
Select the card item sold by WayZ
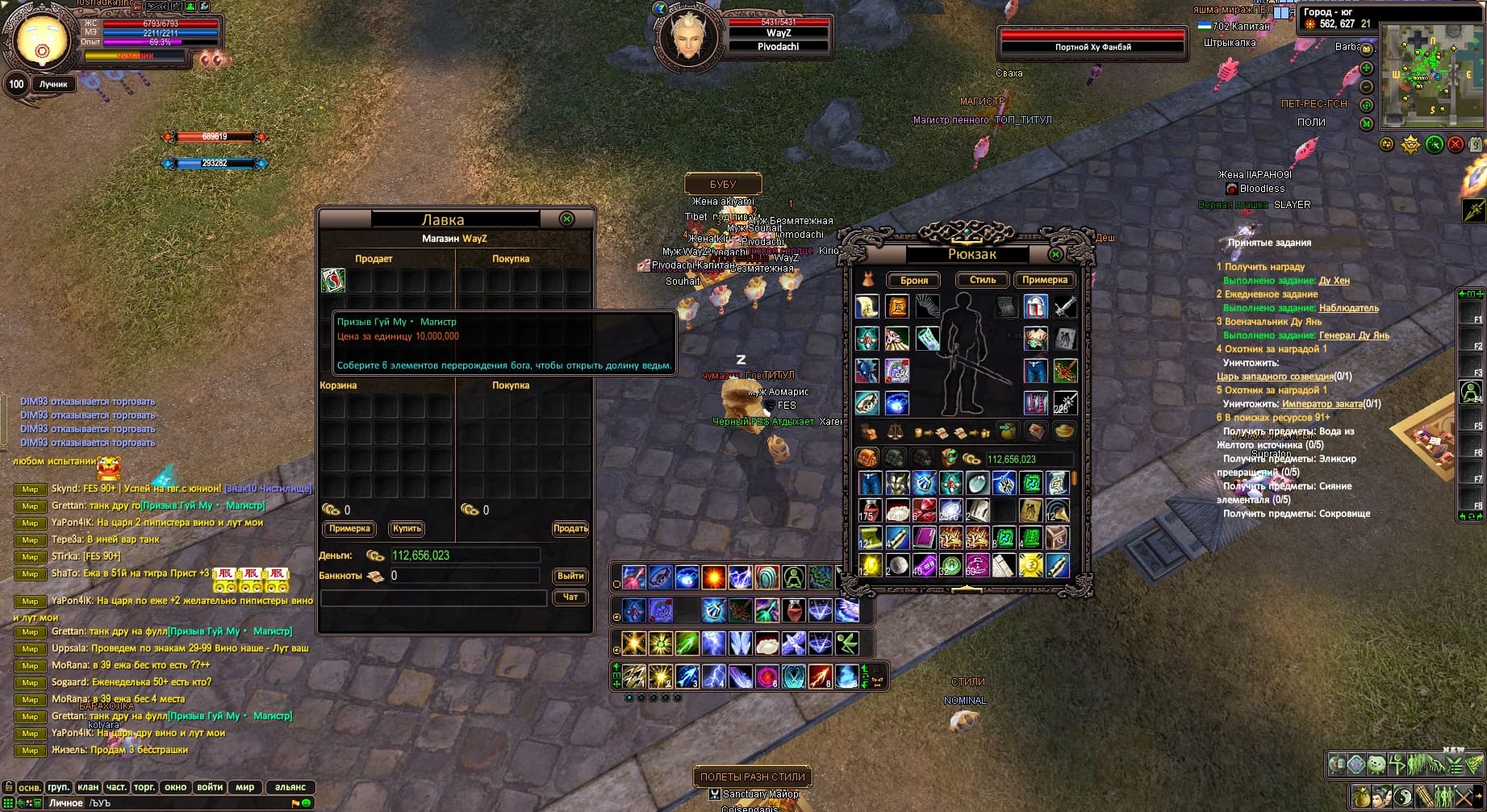(333, 280)
